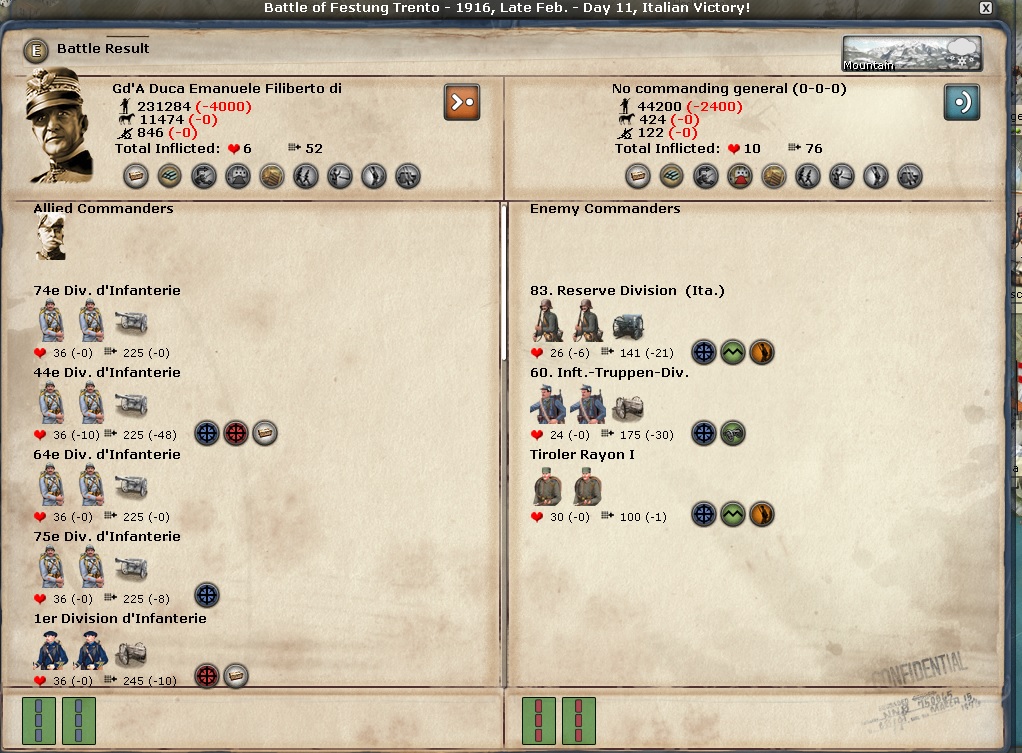The image size is (1022, 753).
Task: Close the battle result window
Action: tap(986, 8)
